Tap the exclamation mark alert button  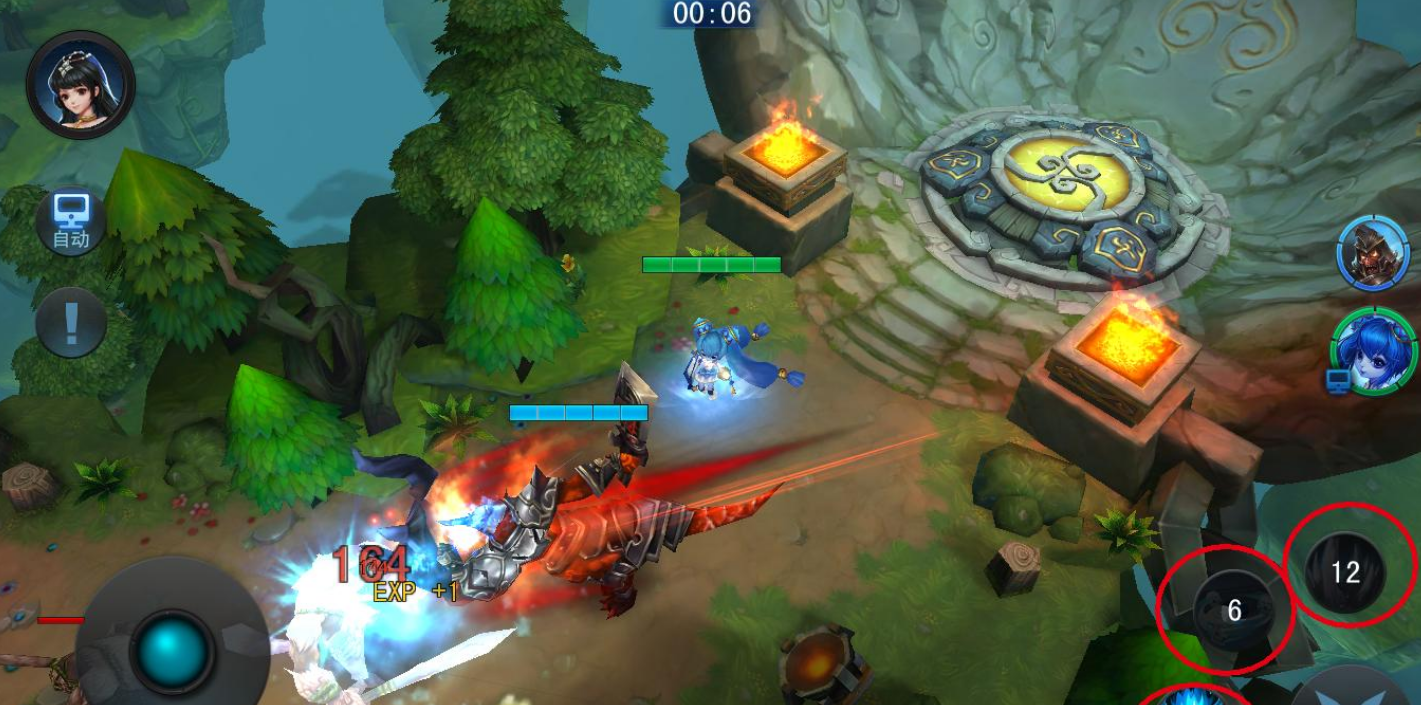click(x=71, y=323)
